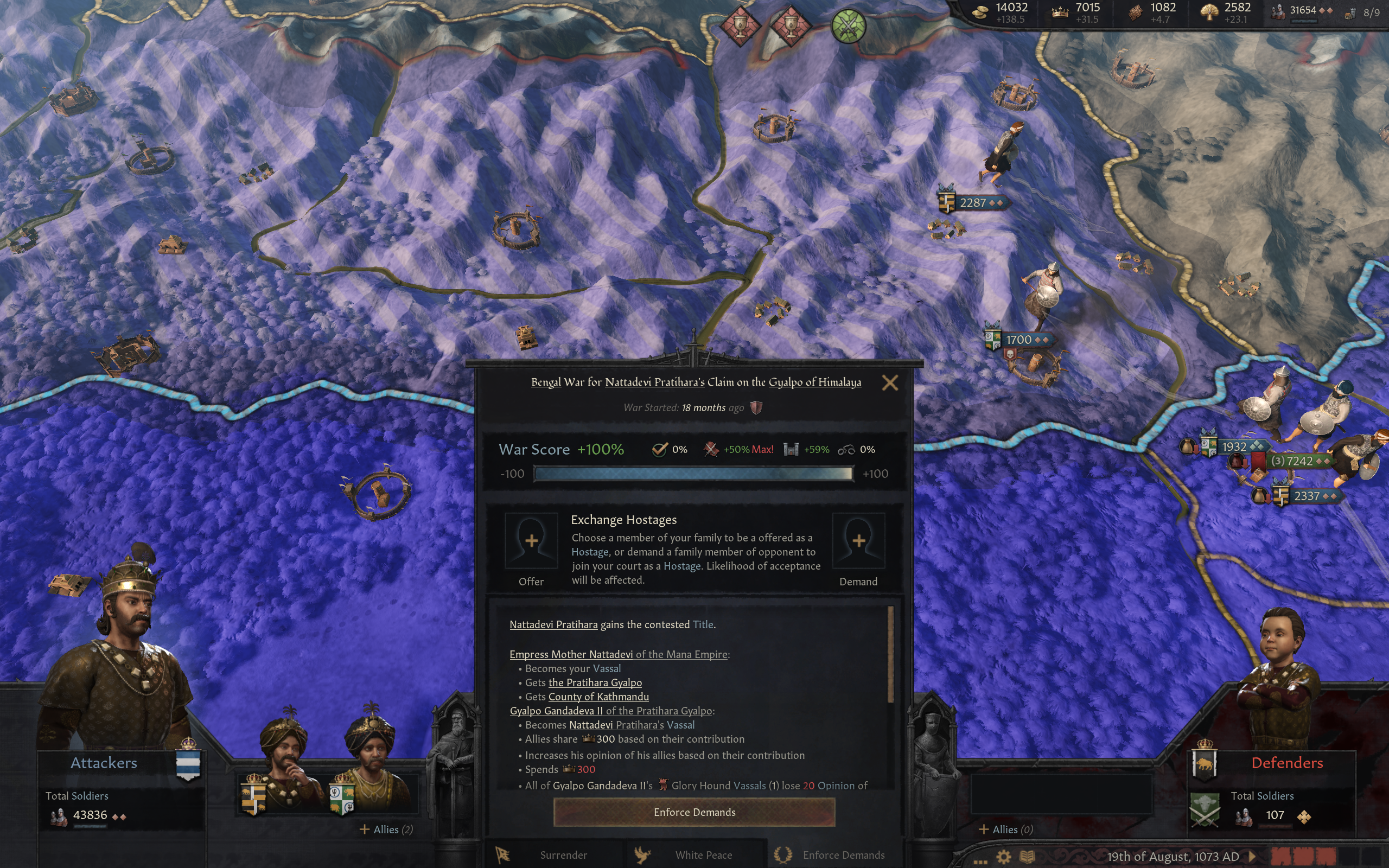Click the date to toggle pause
Image resolution: width=1389 pixels, height=868 pixels.
[1172, 857]
